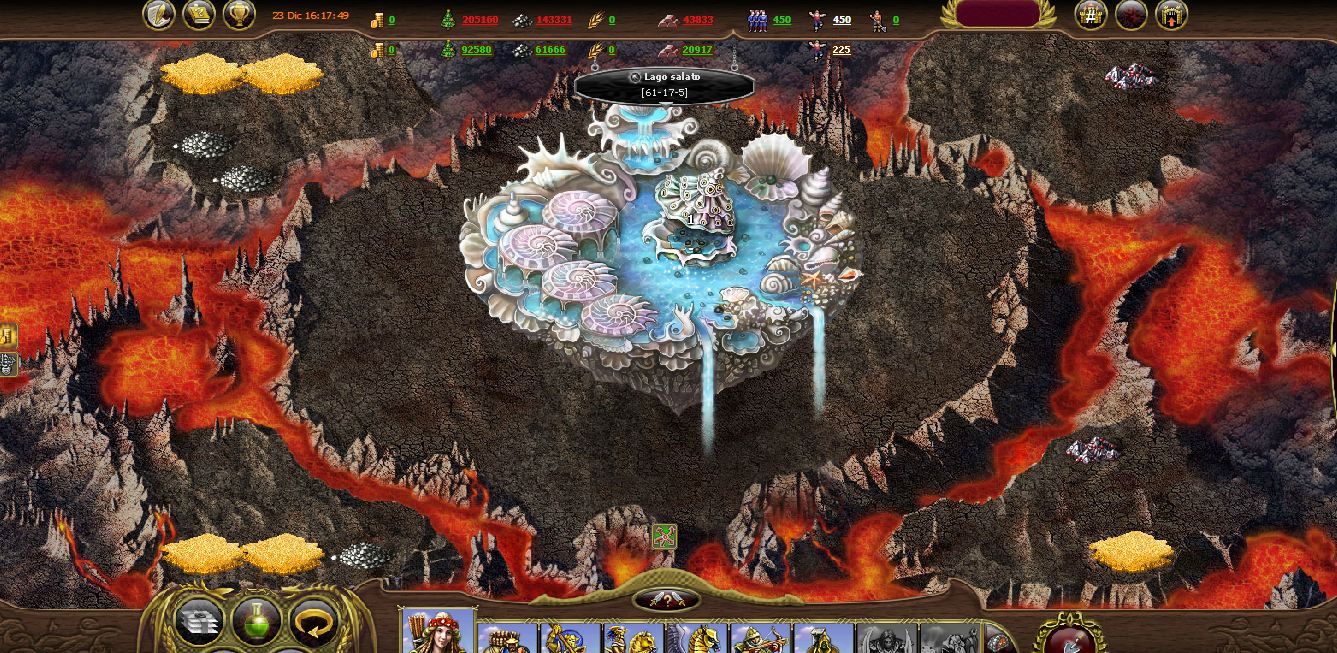The height and width of the screenshot is (653, 1337).
Task: Open the question mark help button
Action: pos(666,600)
